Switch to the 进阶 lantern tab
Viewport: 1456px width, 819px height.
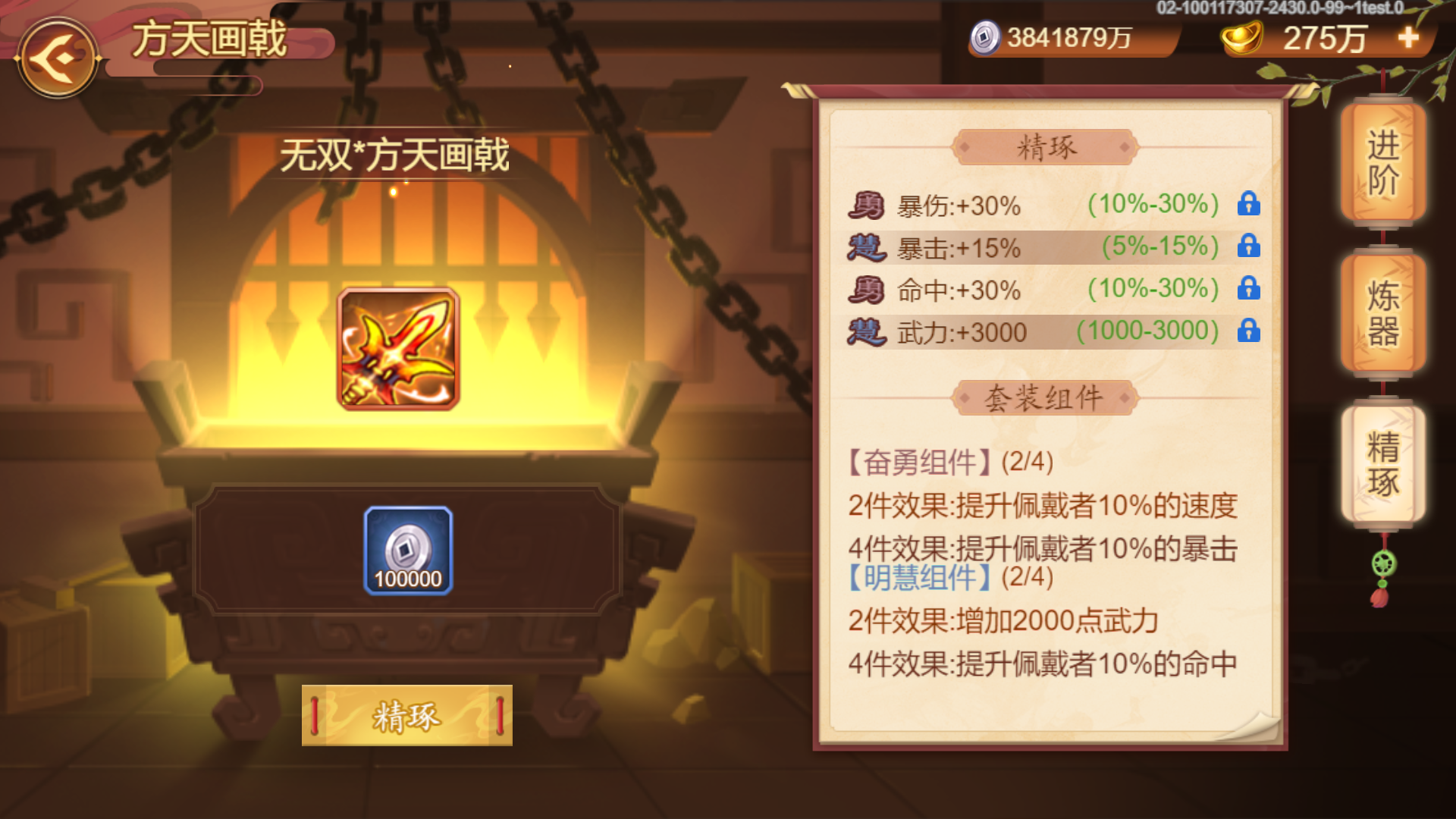1382,161
